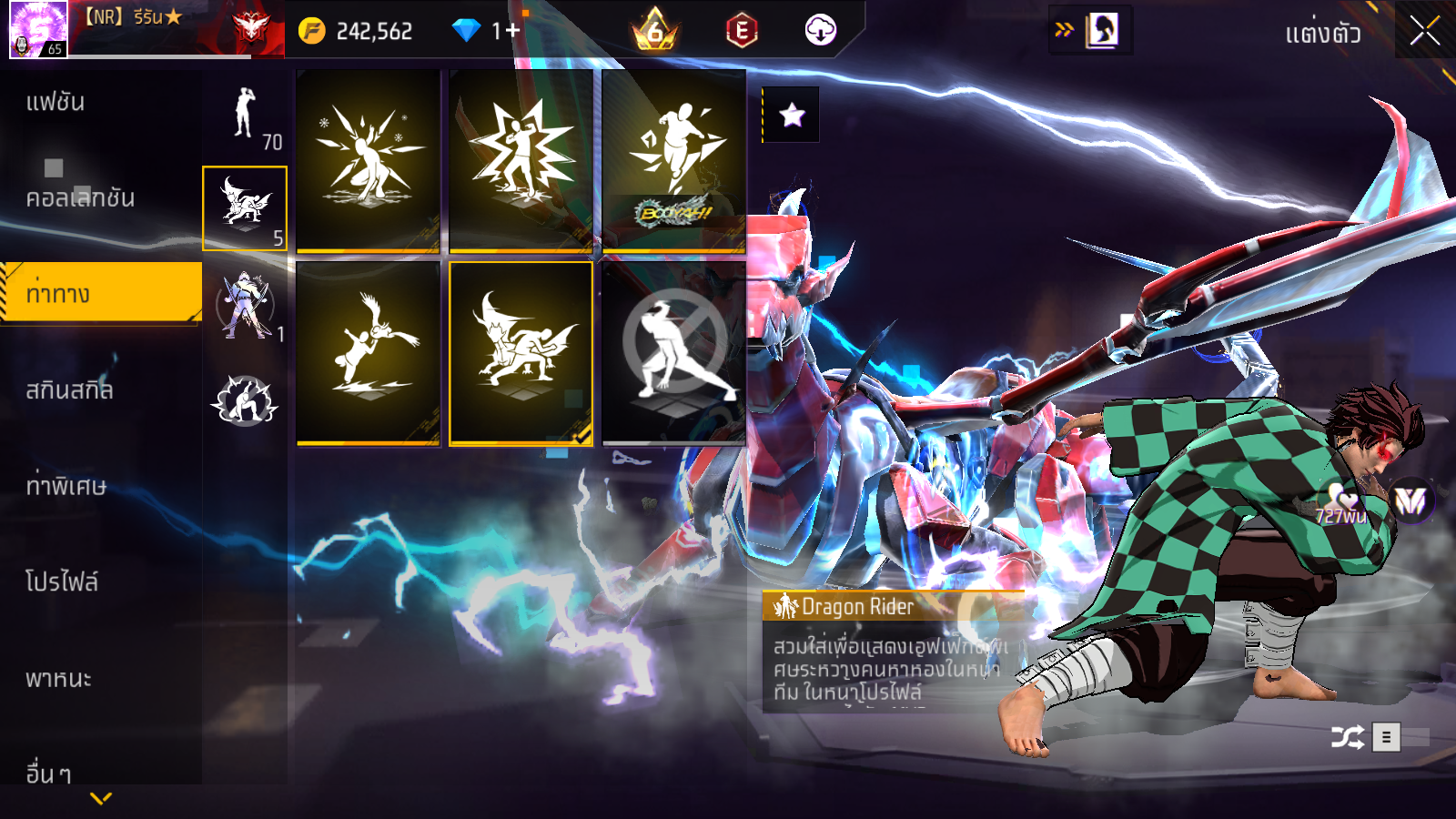This screenshot has width=1456, height=819.
Task: Close the dress-up screen with the X
Action: (x=1424, y=31)
